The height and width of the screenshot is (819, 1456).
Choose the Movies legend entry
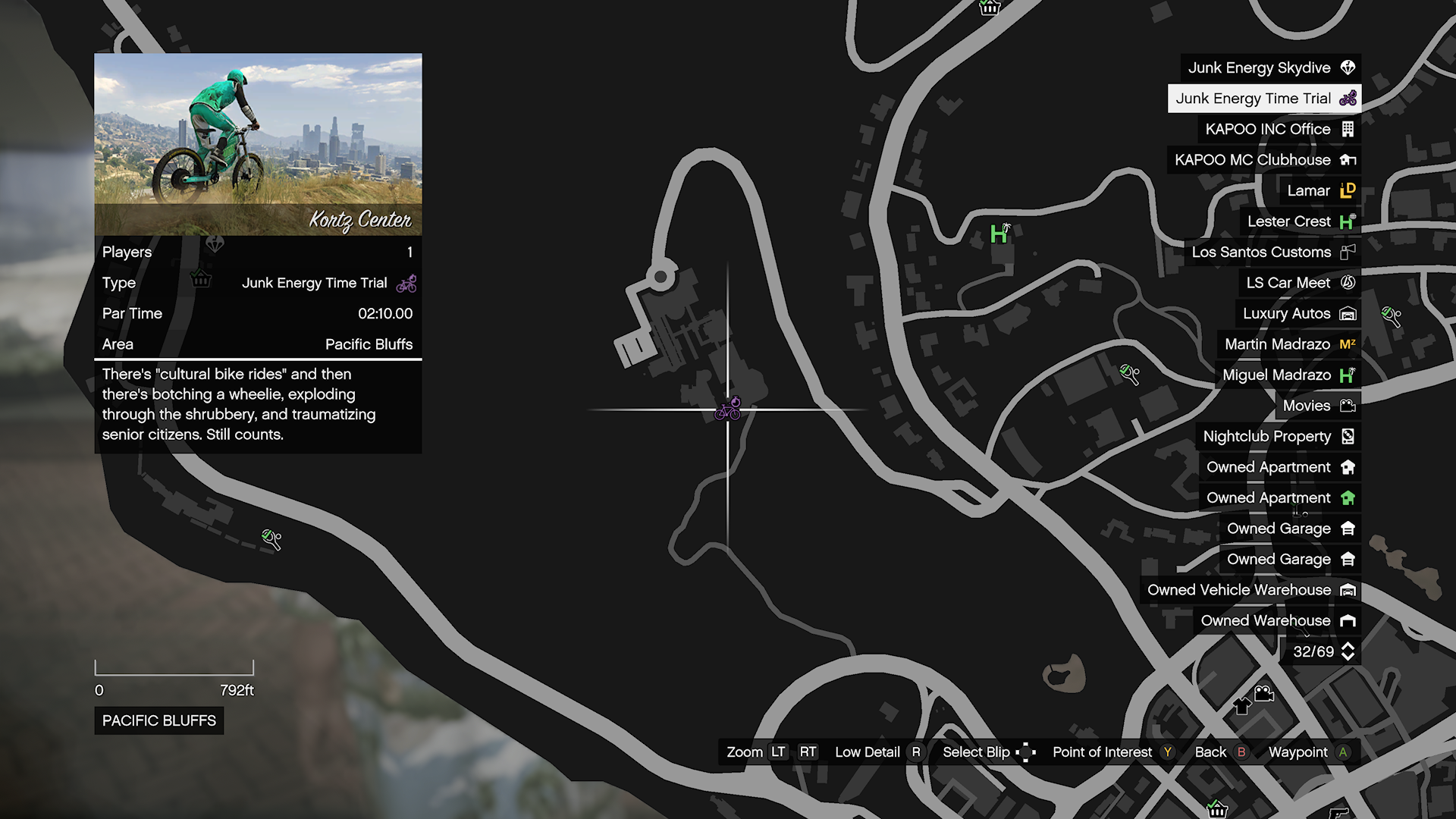[1317, 406]
